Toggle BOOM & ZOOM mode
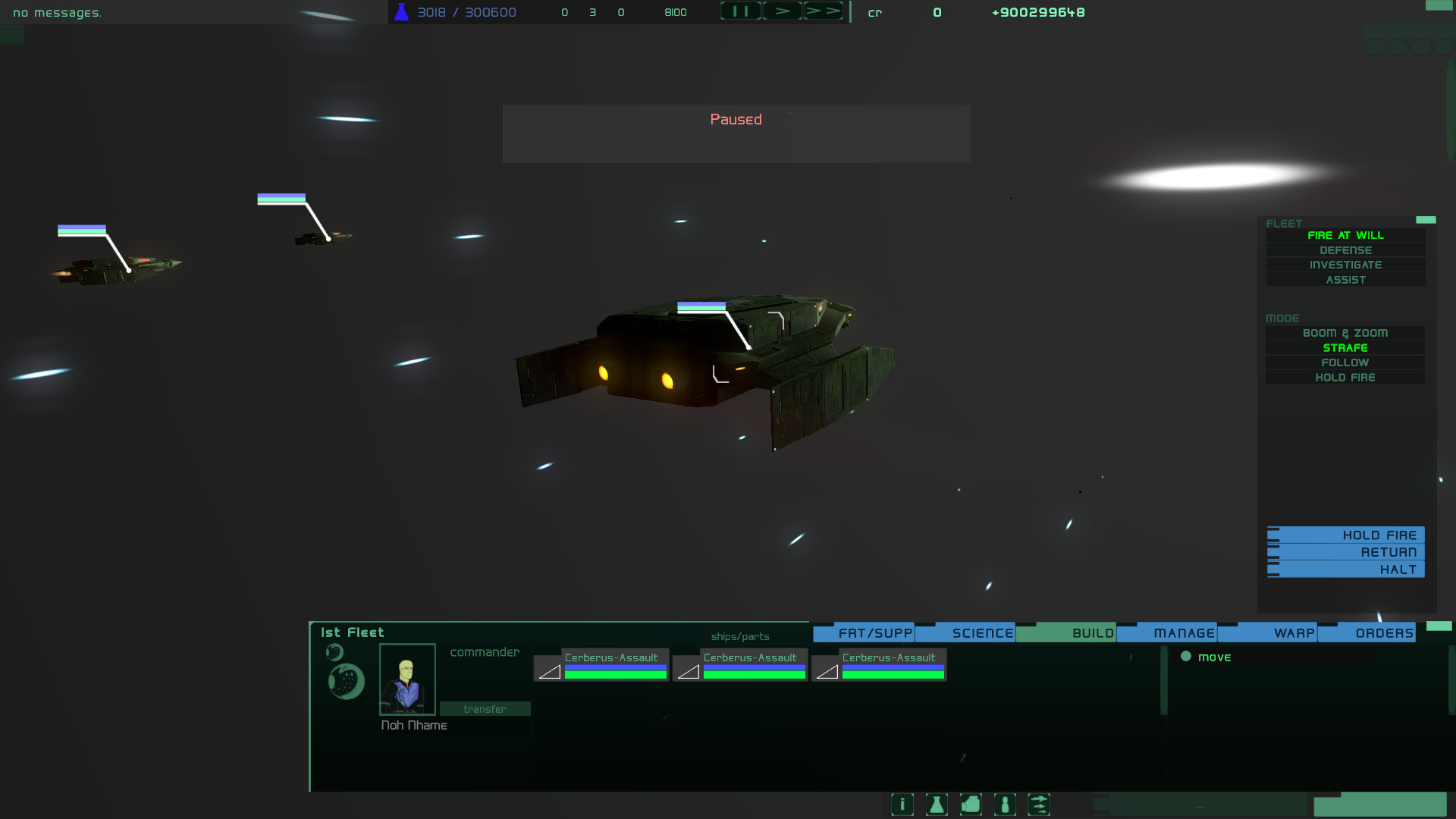Screen dimensions: 1456x819 tap(1345, 332)
